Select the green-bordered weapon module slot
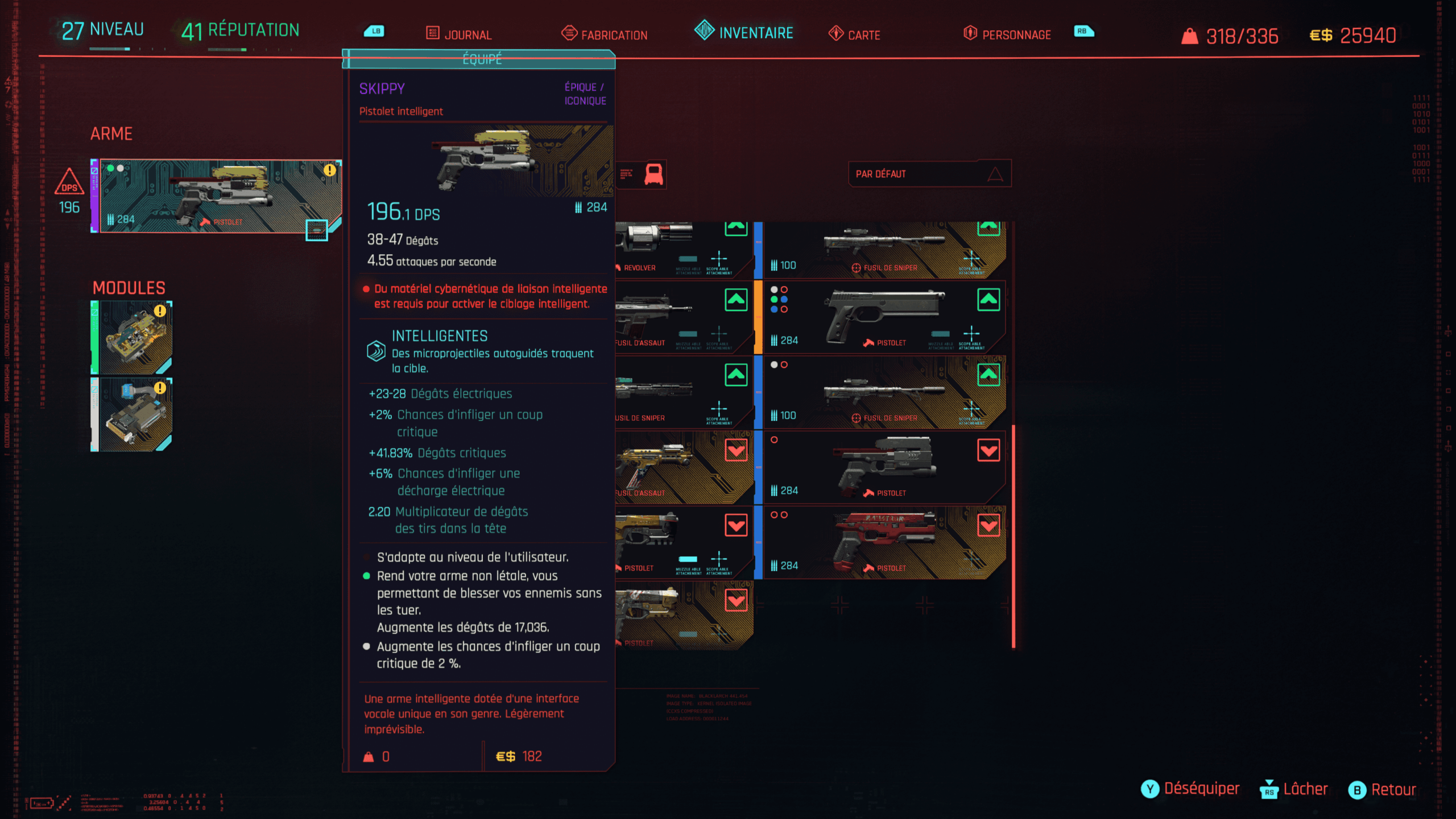 [x=133, y=337]
